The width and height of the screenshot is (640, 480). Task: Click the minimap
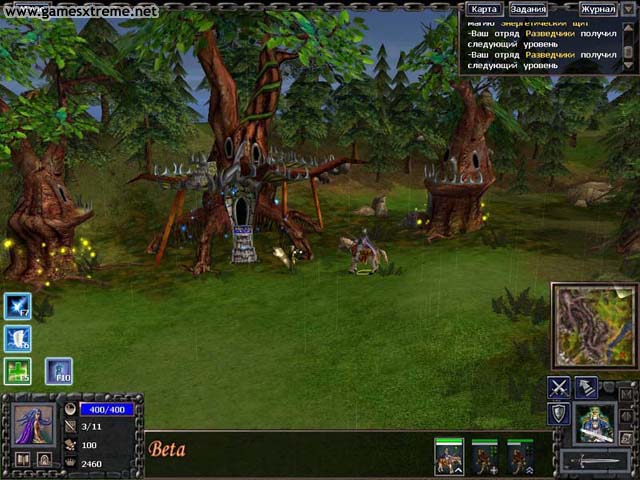click(594, 326)
